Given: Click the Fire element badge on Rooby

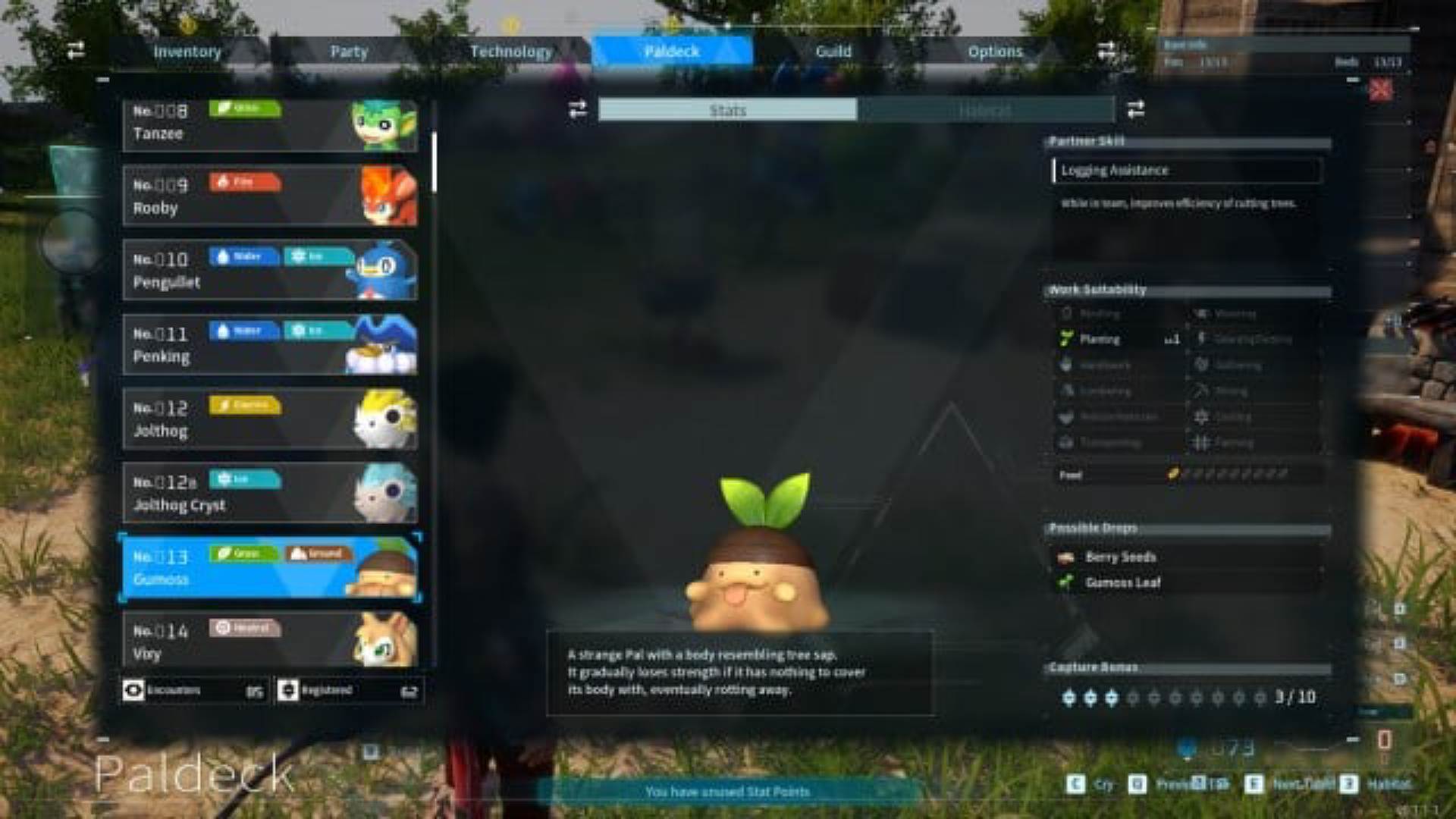Looking at the screenshot, I should coord(243,182).
